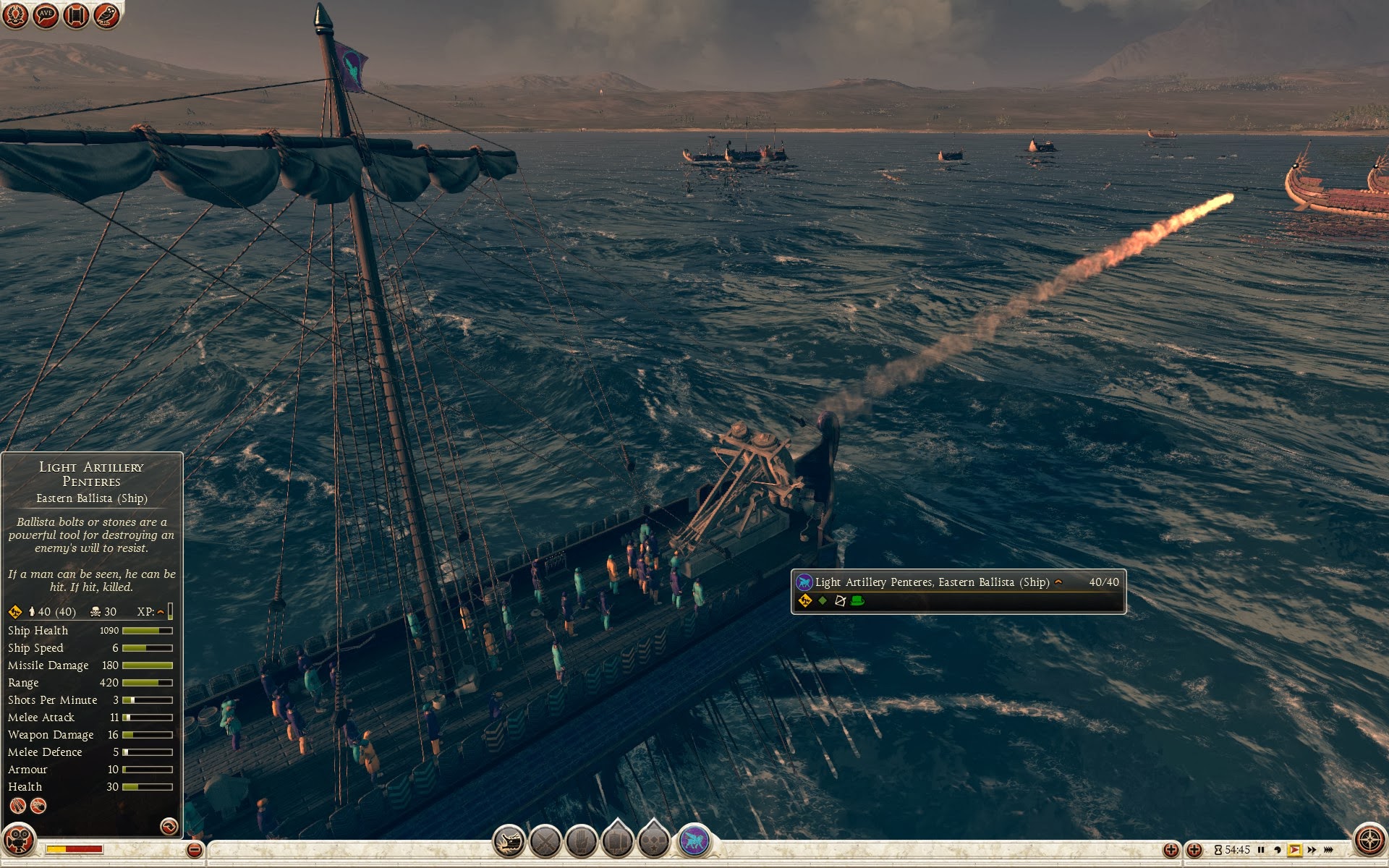The height and width of the screenshot is (868, 1389).
Task: Open the unit group formations button
Action: 618,842
